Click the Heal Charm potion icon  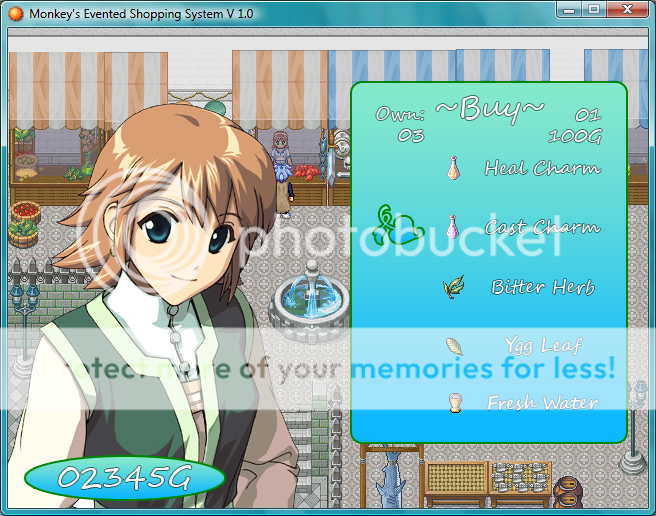454,167
